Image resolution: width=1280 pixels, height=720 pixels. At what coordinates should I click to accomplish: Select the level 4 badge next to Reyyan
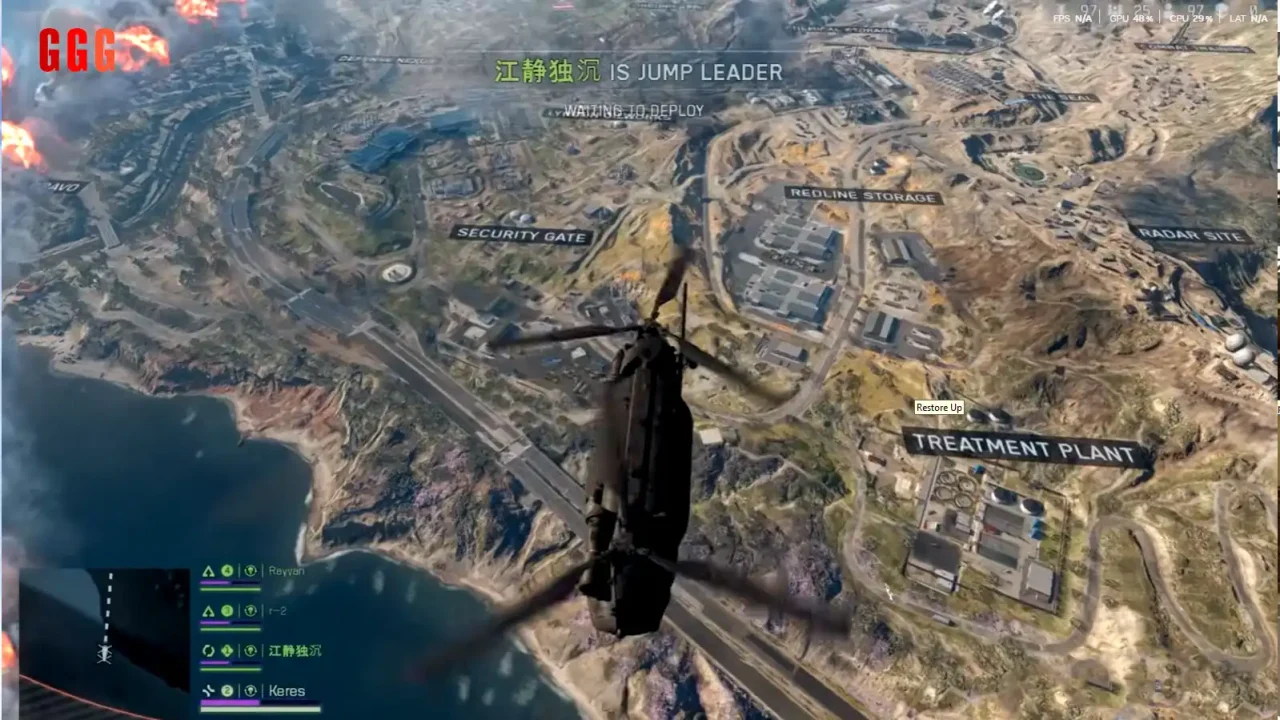tap(228, 570)
